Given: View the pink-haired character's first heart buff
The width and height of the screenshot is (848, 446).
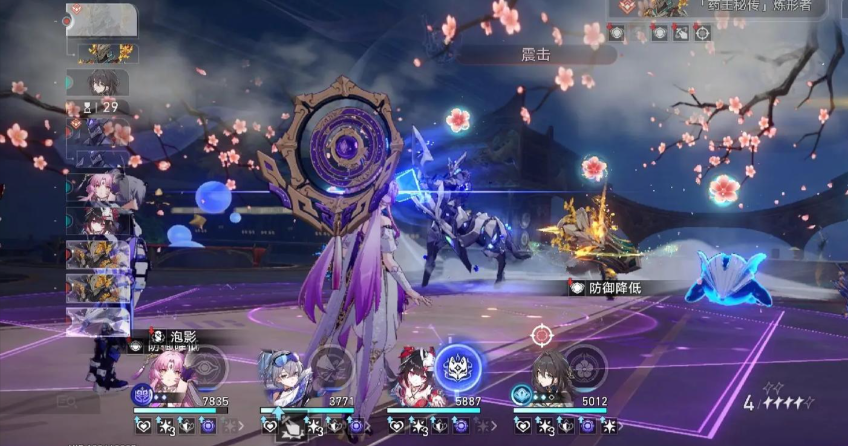Looking at the screenshot, I should pyautogui.click(x=142, y=427).
